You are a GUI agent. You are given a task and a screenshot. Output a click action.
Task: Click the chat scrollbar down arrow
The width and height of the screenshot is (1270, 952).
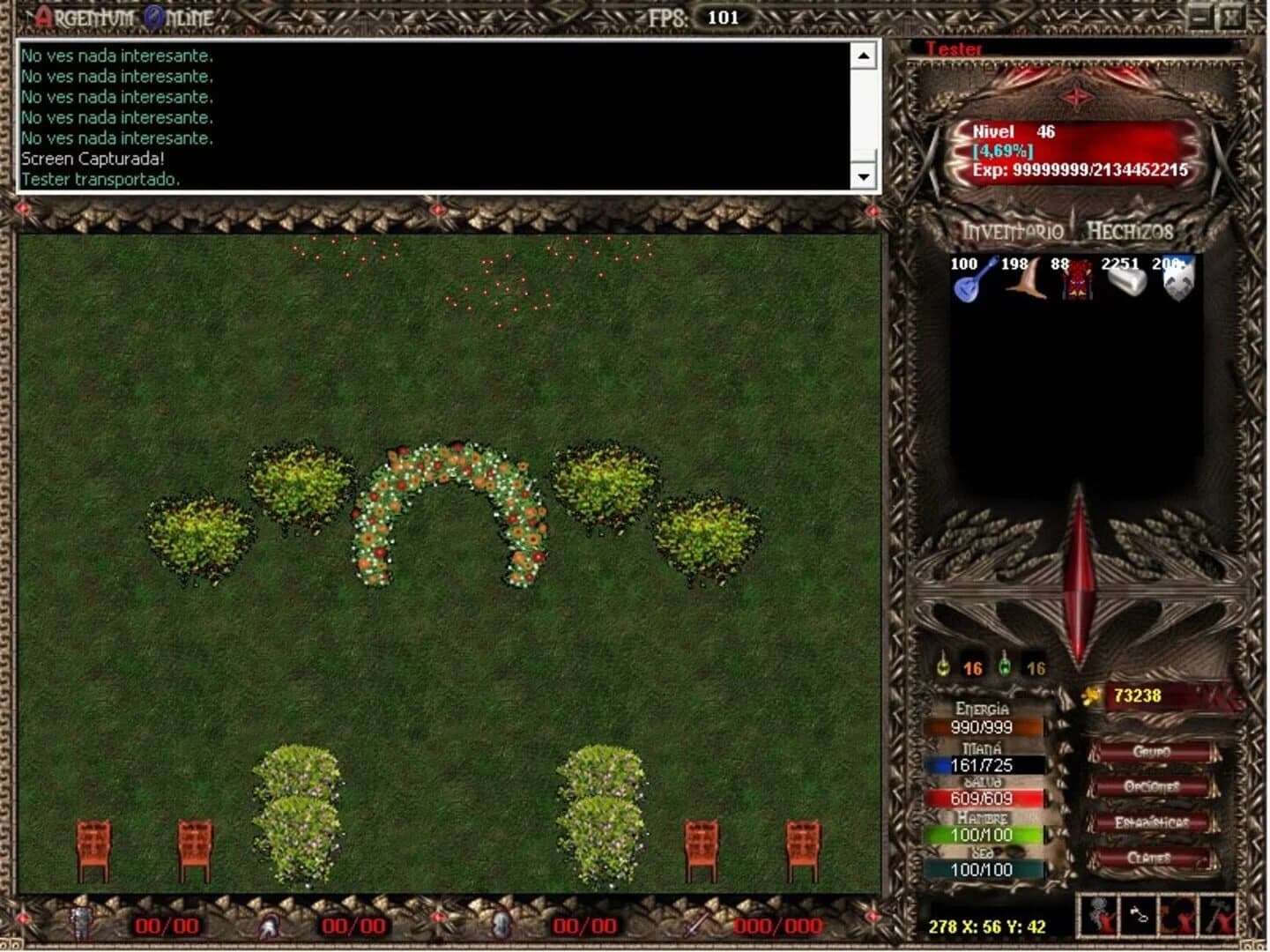864,177
